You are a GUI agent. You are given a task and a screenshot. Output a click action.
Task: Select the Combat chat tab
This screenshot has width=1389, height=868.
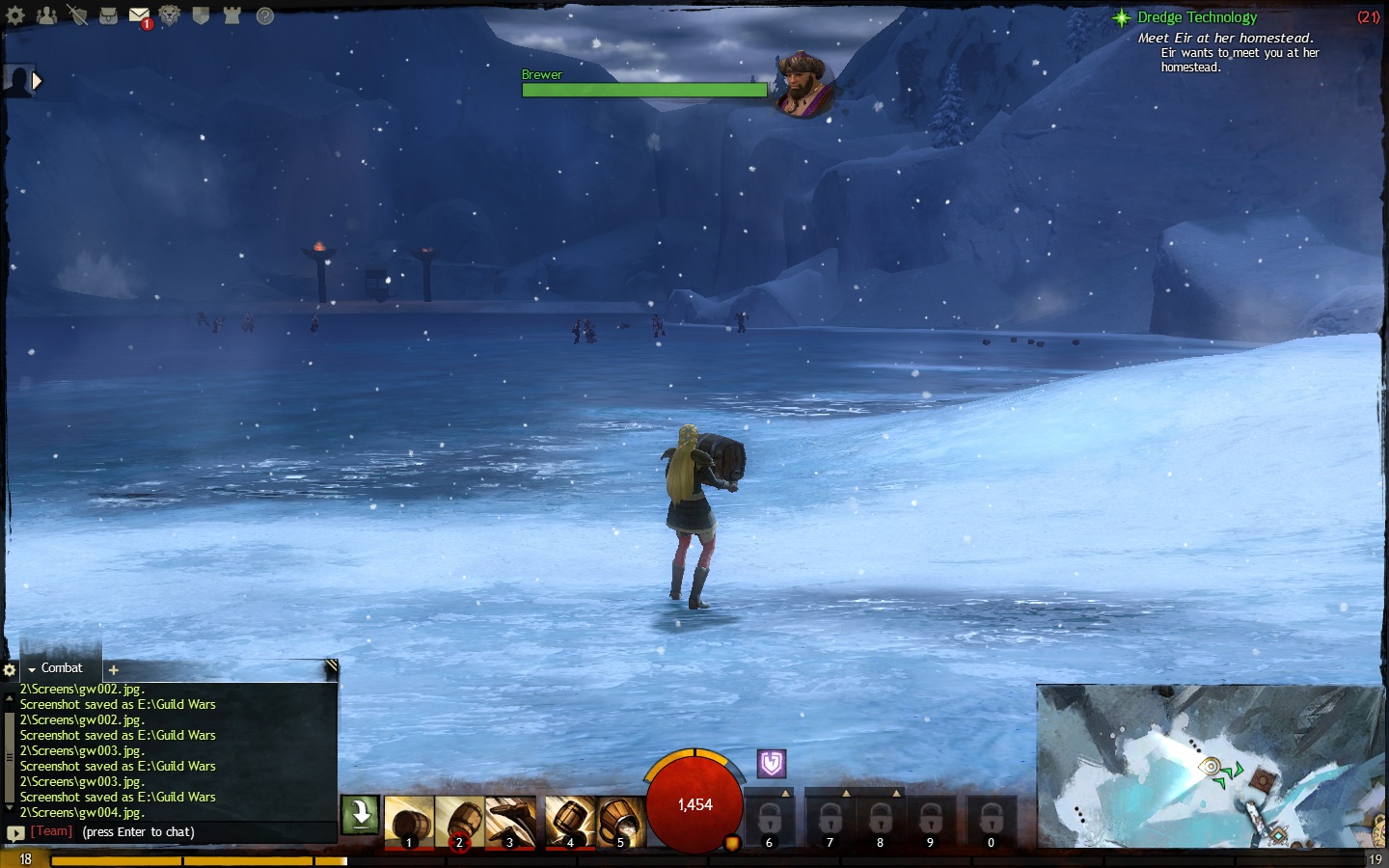point(61,668)
